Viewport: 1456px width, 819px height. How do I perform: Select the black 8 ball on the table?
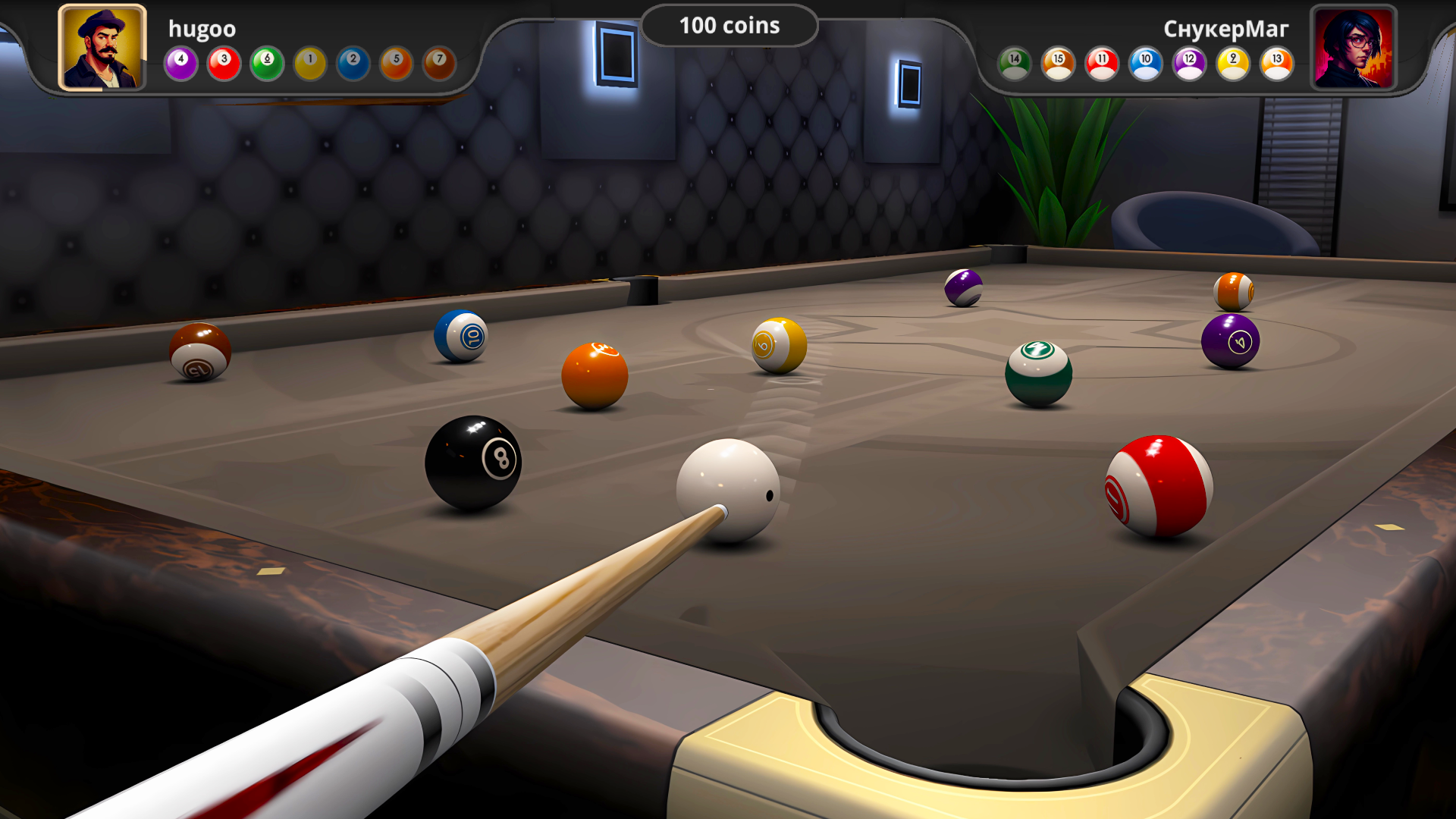click(x=474, y=460)
